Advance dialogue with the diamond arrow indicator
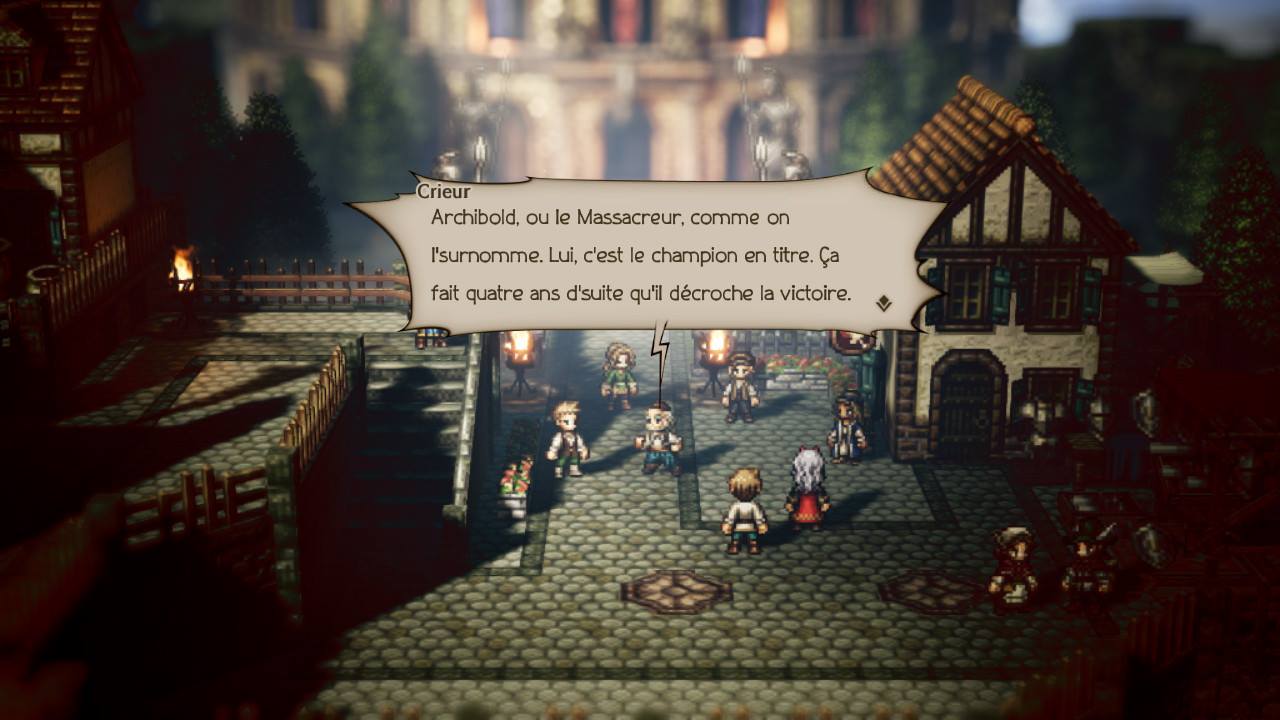 coord(884,303)
